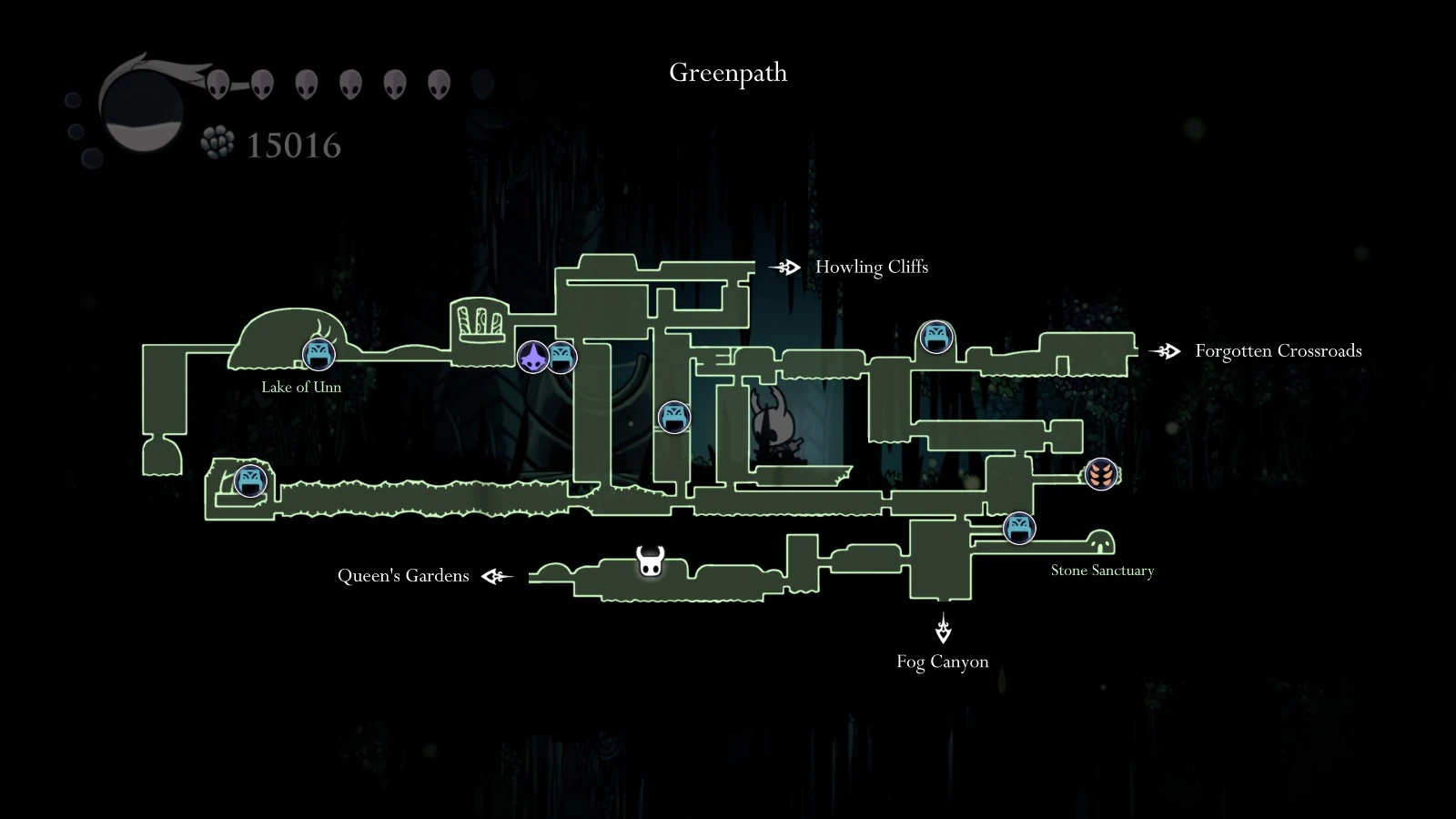Screen dimensions: 1456x819
Task: Open the Lake of Unn label
Action: point(300,386)
